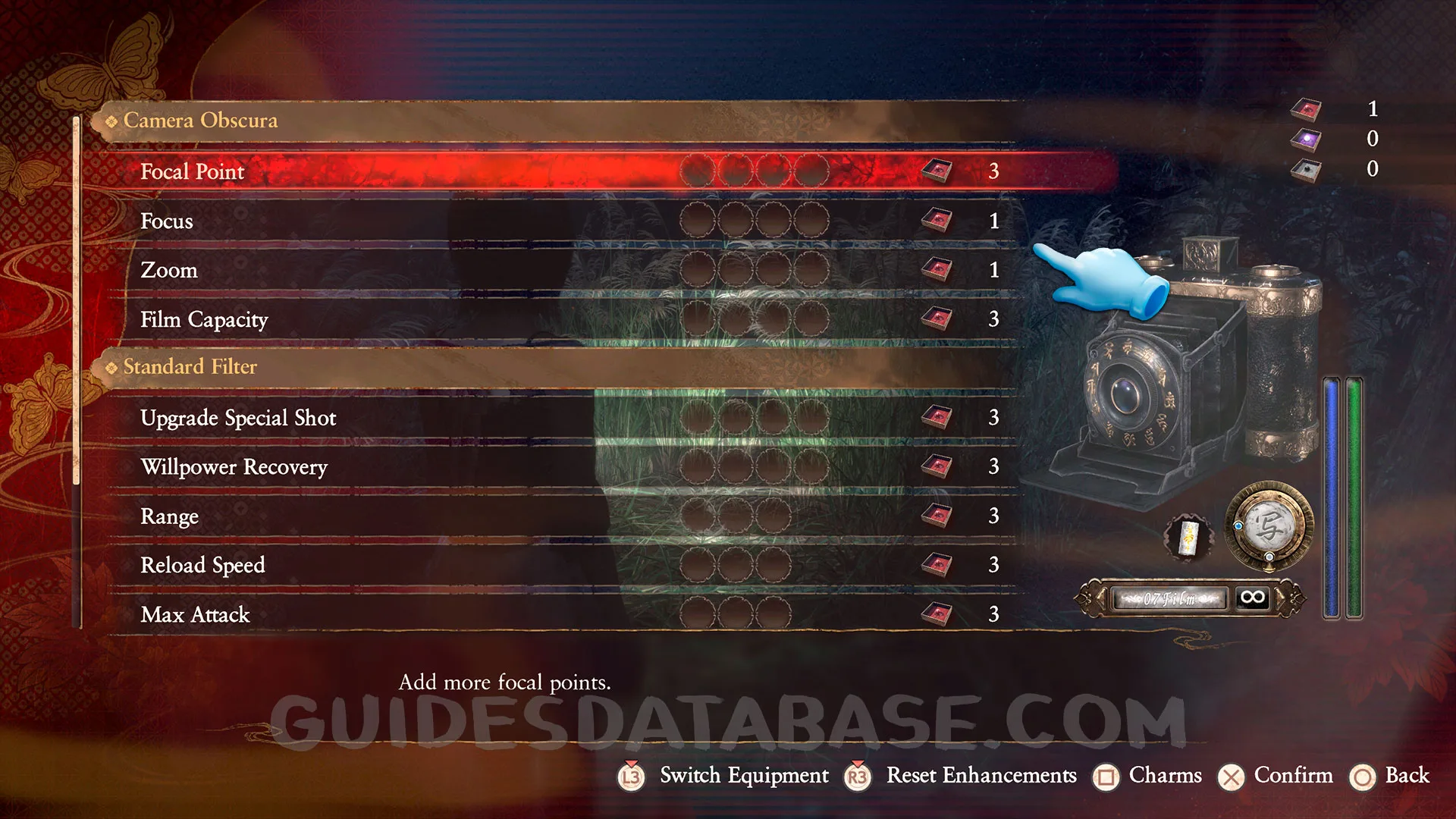
Task: Choose the Reload Speed upgrade
Action: tap(202, 565)
